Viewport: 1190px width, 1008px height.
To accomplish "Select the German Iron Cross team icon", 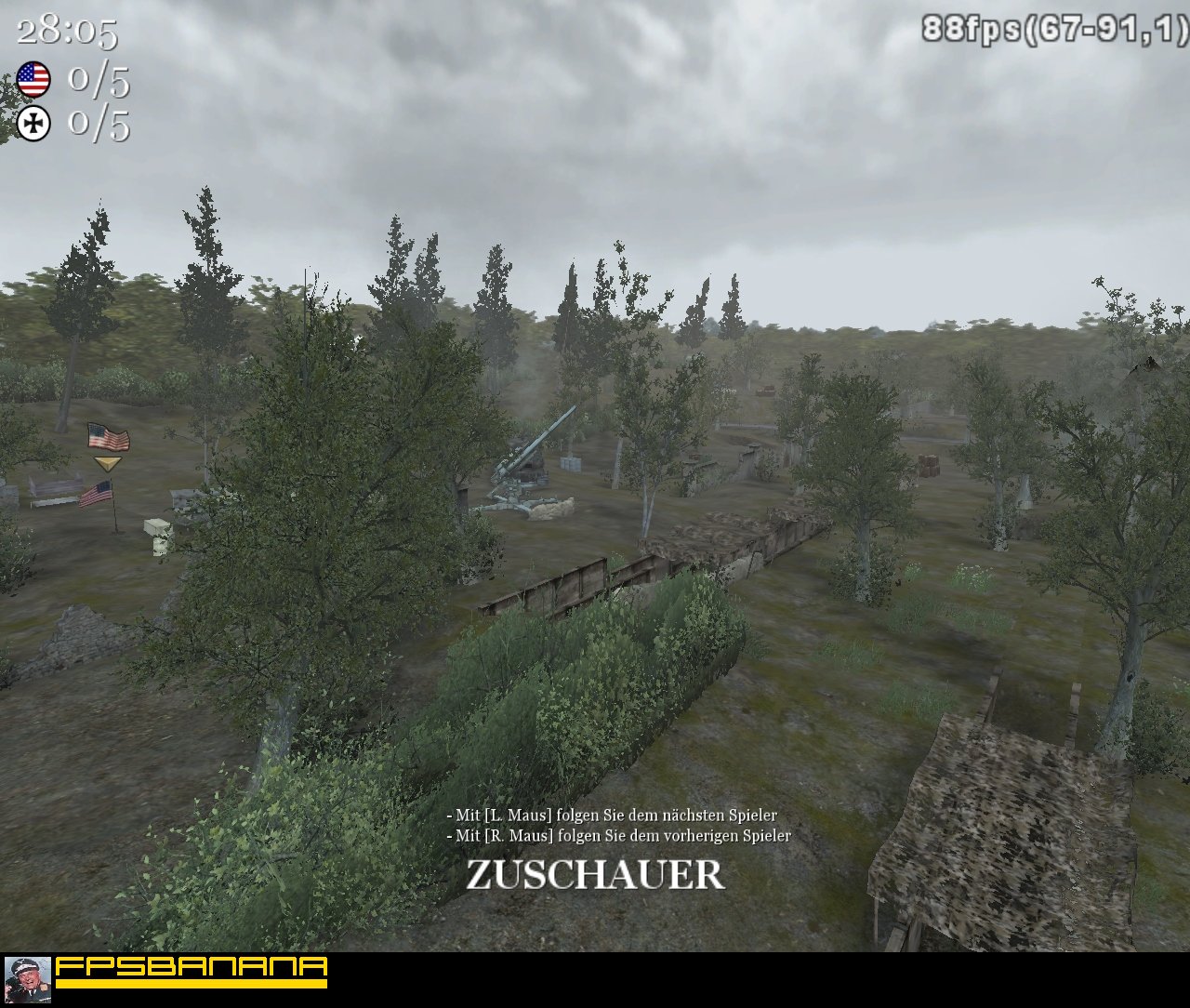I will point(33,122).
